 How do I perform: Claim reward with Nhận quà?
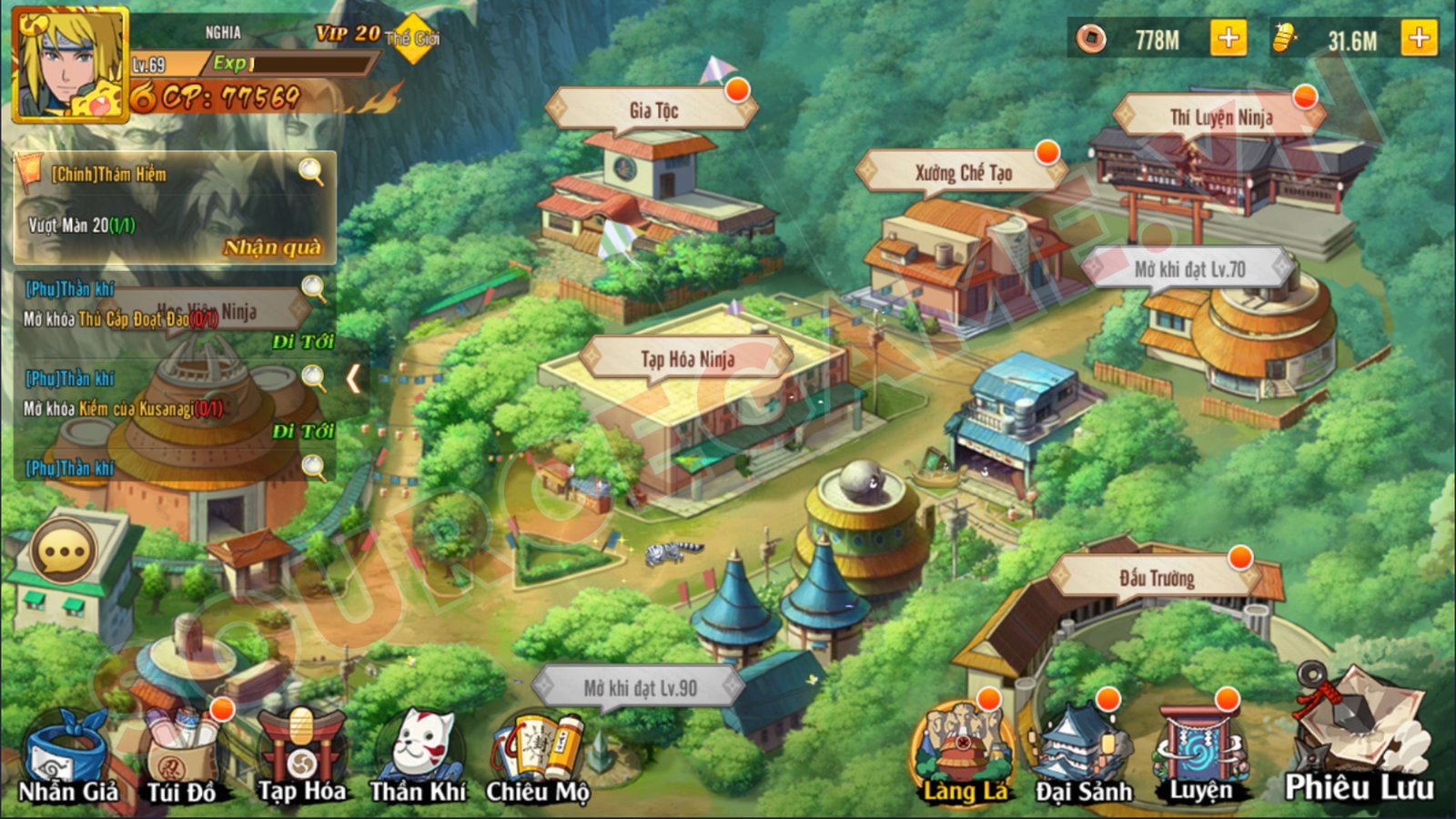tap(272, 248)
